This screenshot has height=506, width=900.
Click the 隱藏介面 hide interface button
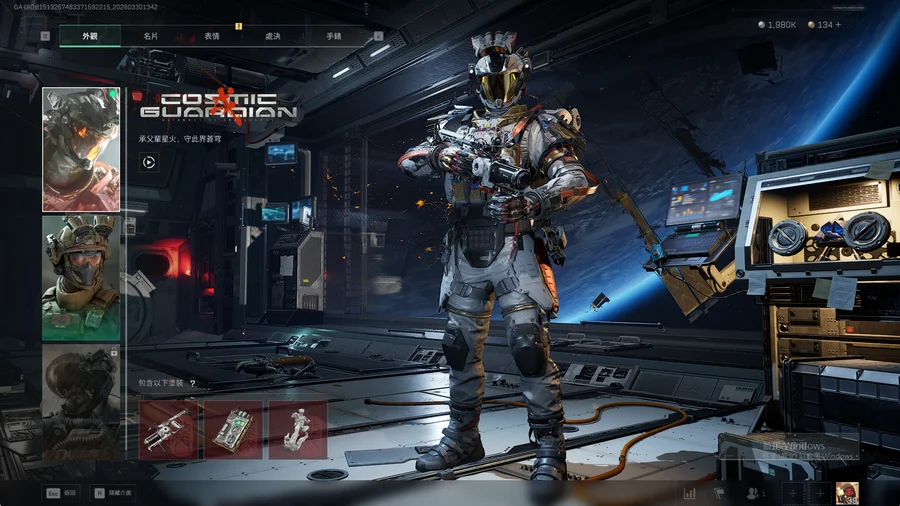(112, 493)
